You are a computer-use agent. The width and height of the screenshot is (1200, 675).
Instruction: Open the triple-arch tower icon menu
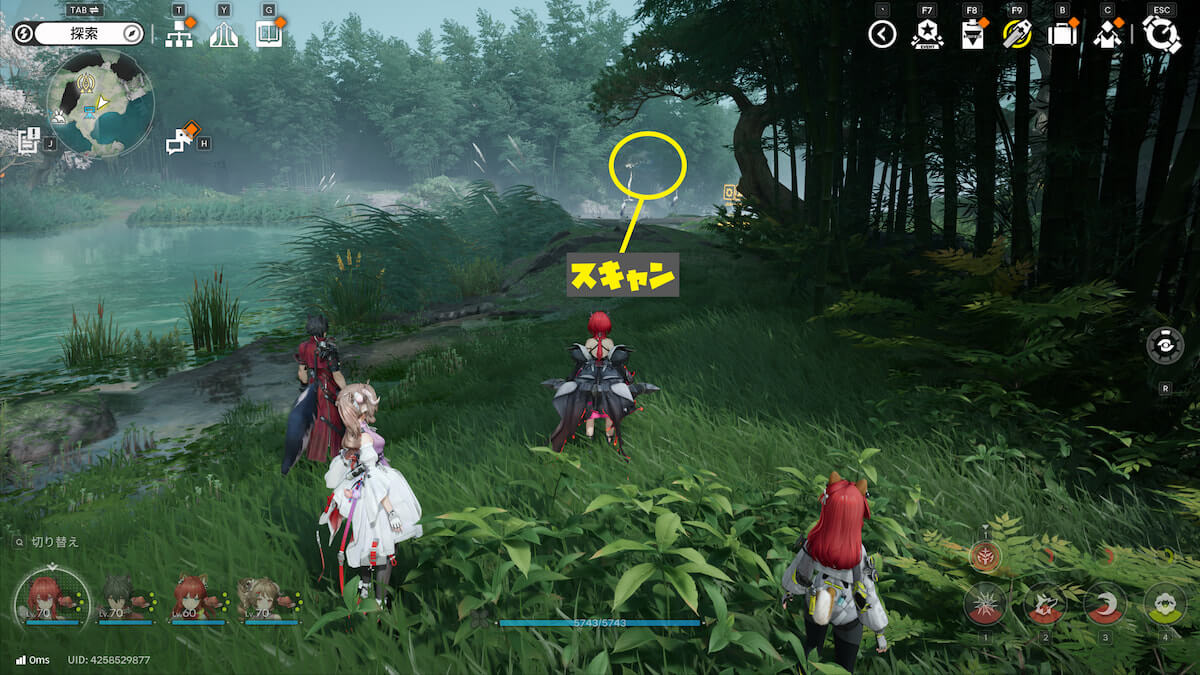tap(224, 34)
